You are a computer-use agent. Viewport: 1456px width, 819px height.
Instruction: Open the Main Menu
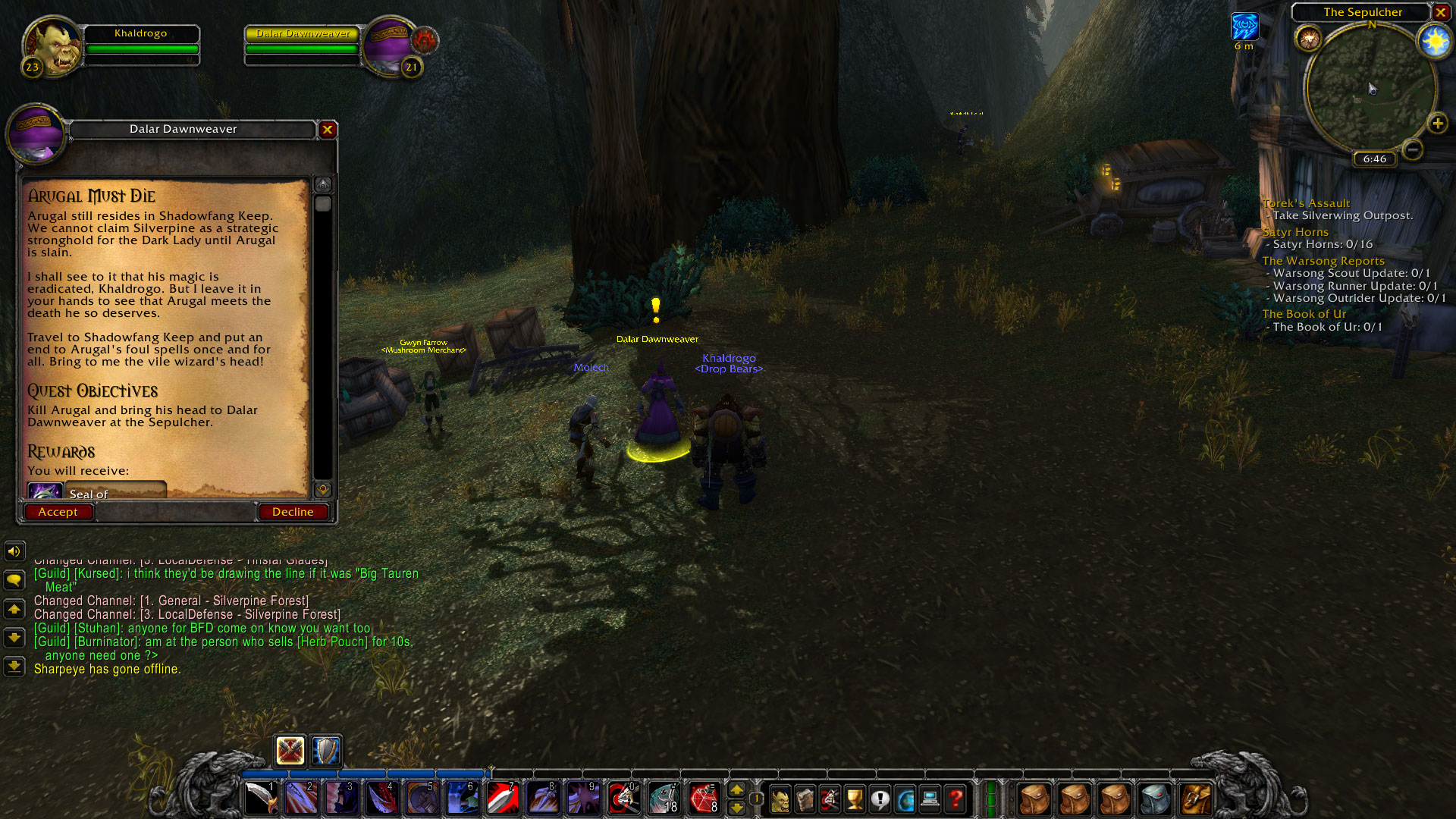click(929, 798)
